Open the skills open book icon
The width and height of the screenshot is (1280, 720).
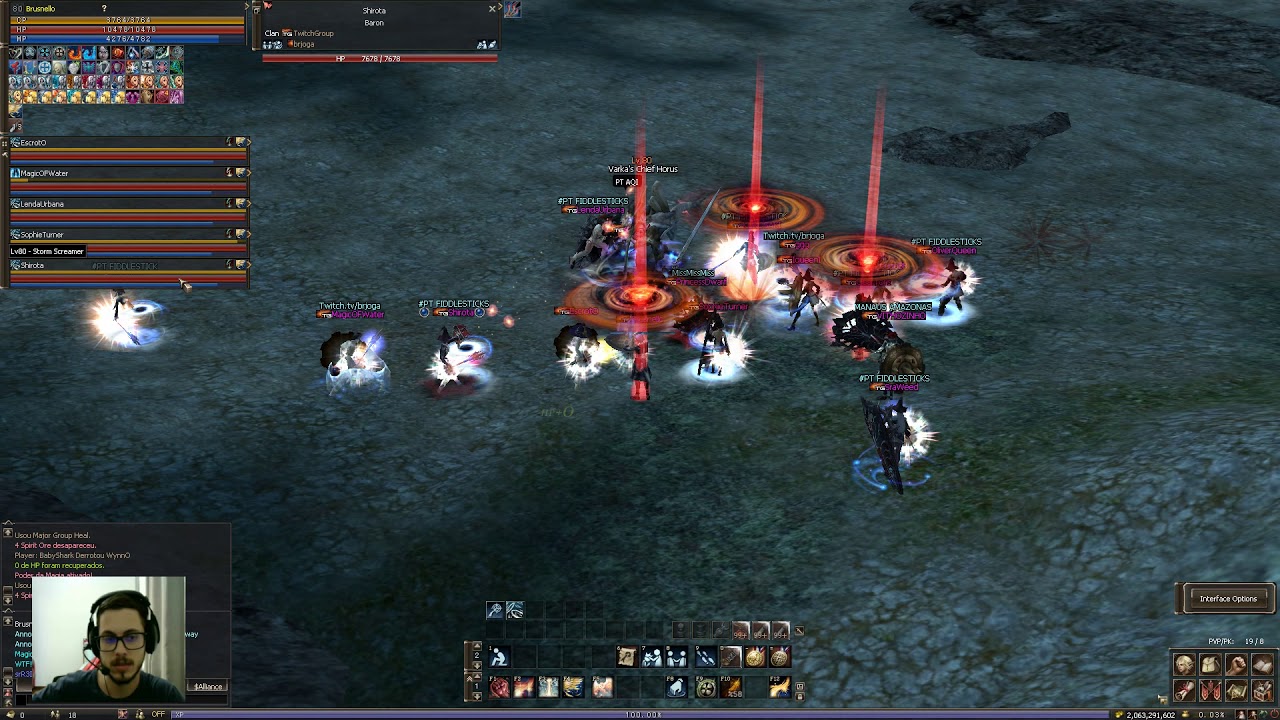point(1262,666)
